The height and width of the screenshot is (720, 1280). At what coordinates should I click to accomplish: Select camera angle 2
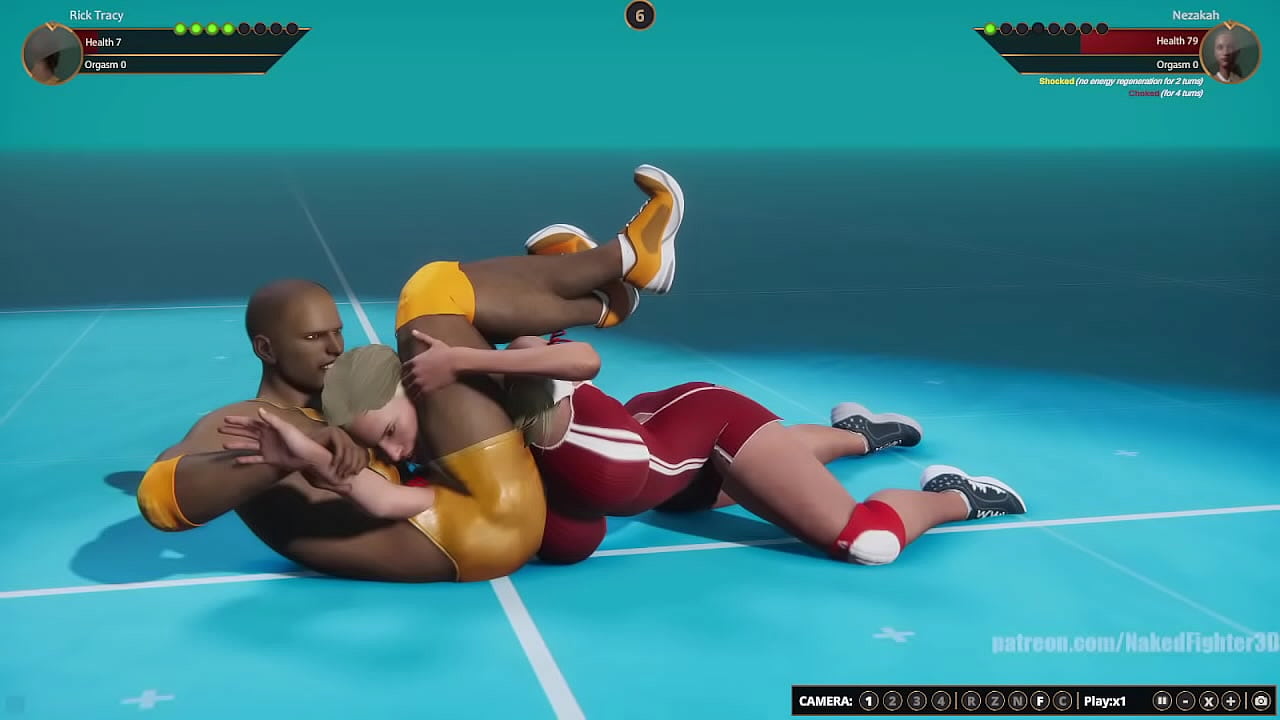[x=893, y=700]
